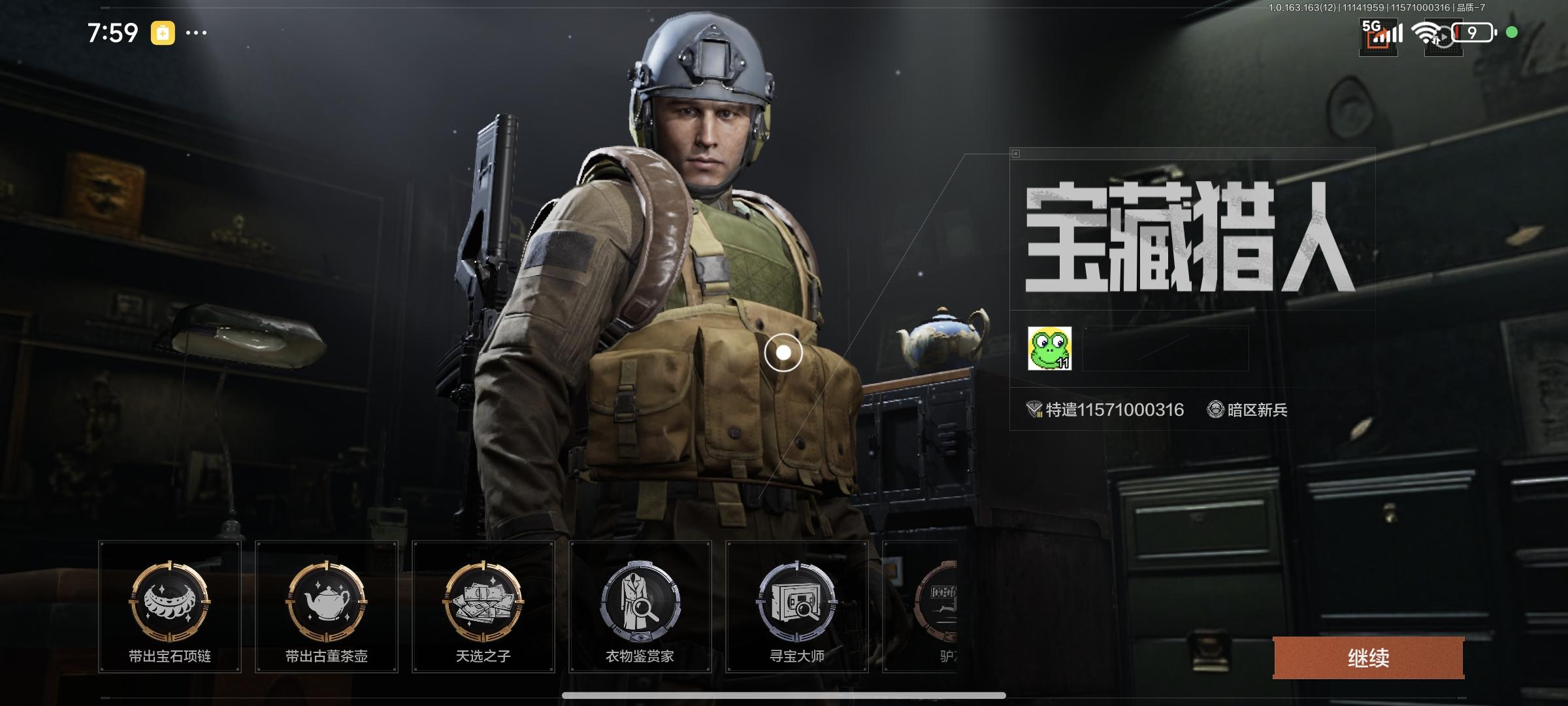This screenshot has height=706, width=1568.
Task: Open the ellipsis menu next to the clock
Action: pyautogui.click(x=197, y=31)
